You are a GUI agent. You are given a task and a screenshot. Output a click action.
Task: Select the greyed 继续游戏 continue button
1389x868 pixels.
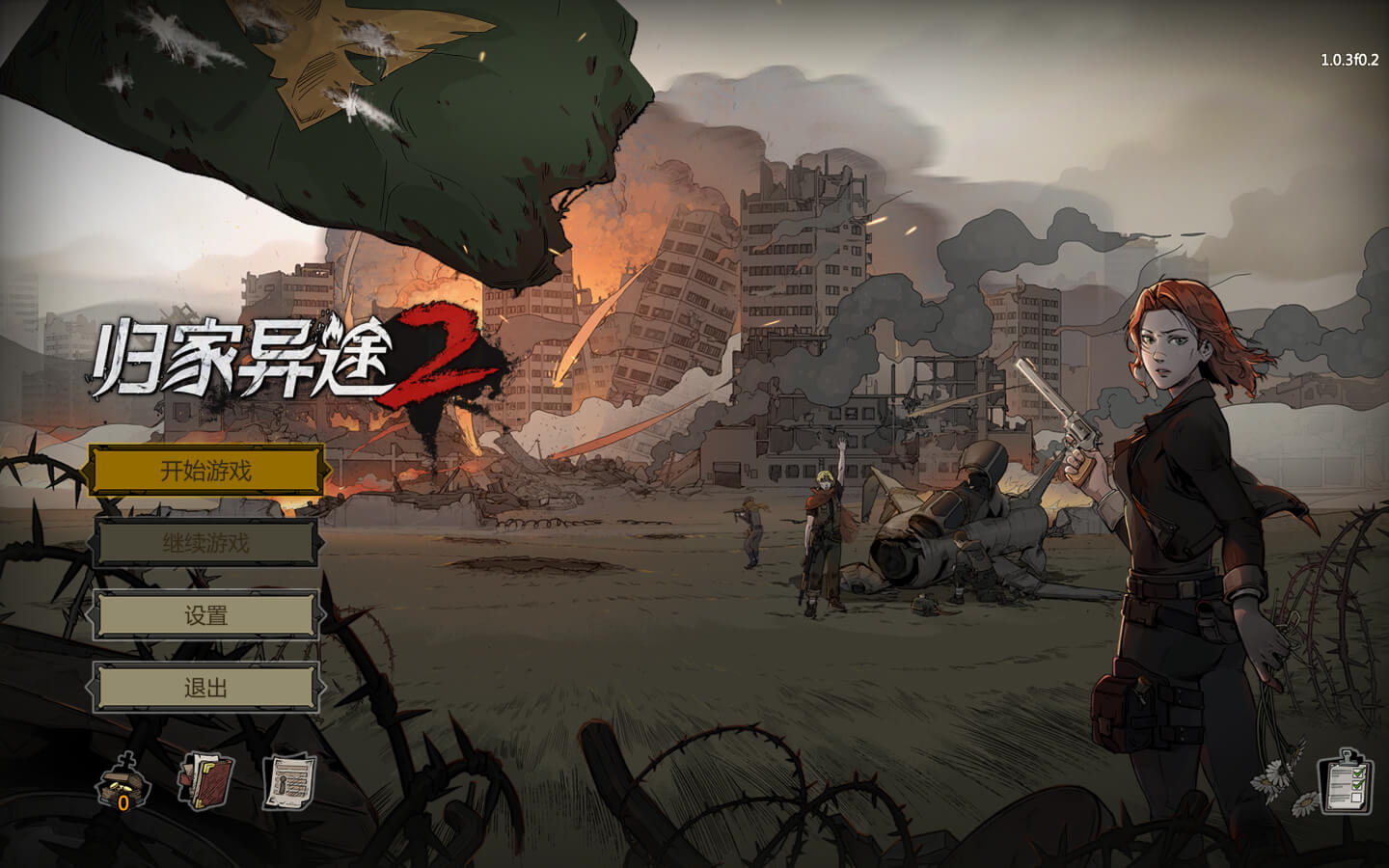click(205, 544)
